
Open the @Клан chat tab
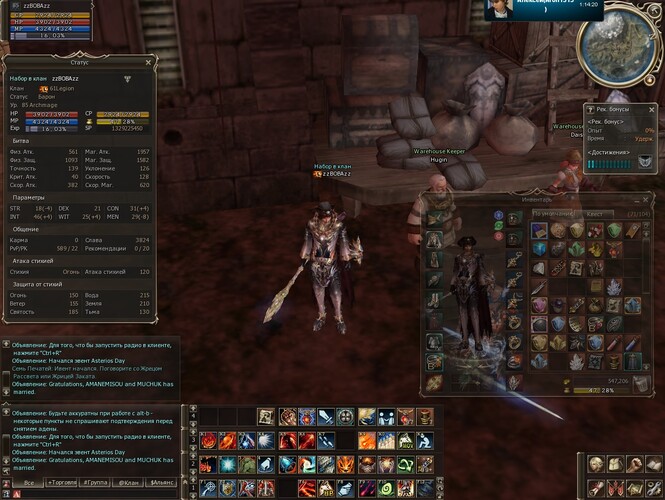[128, 482]
